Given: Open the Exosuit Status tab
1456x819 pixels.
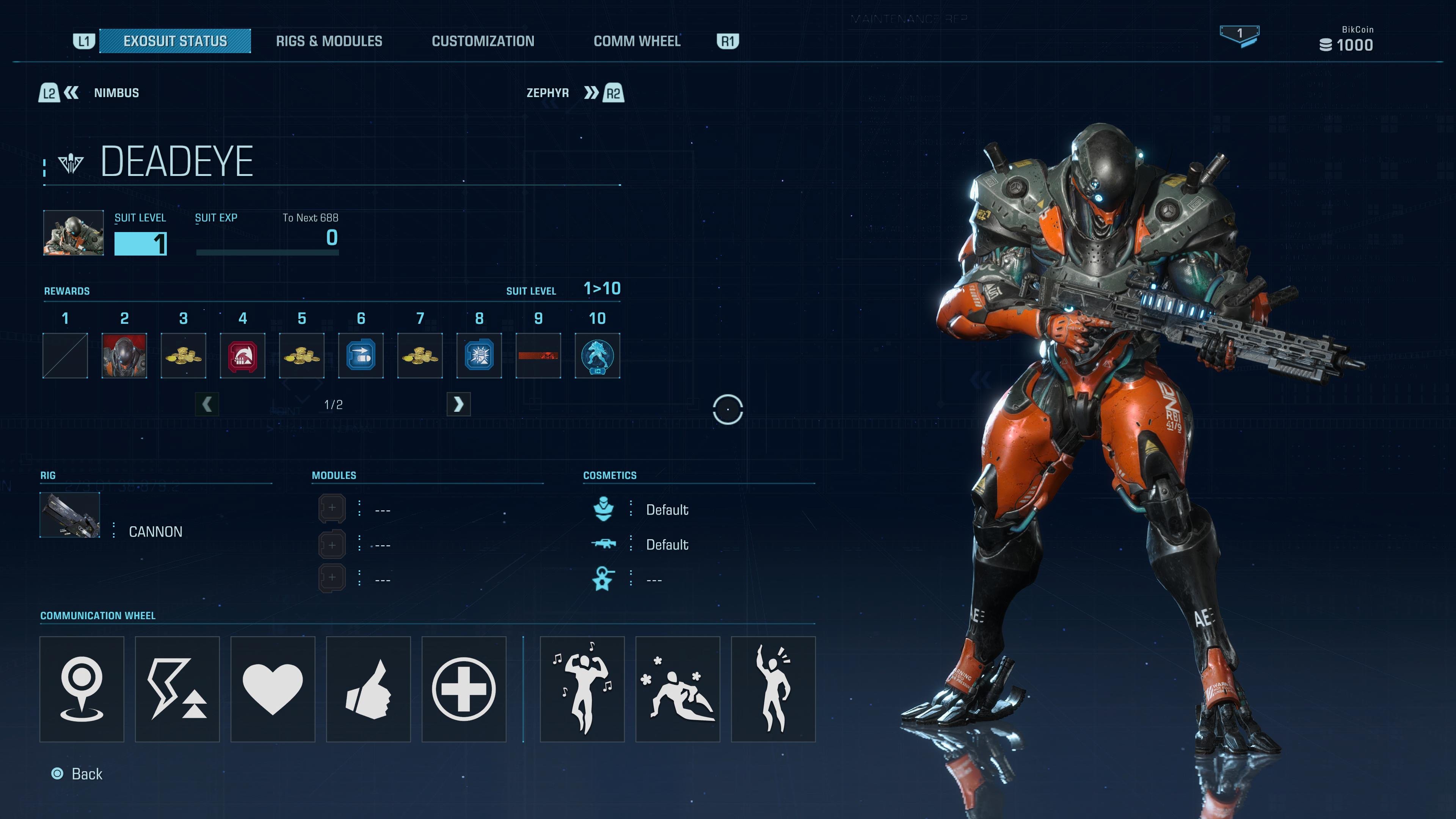Looking at the screenshot, I should point(175,41).
